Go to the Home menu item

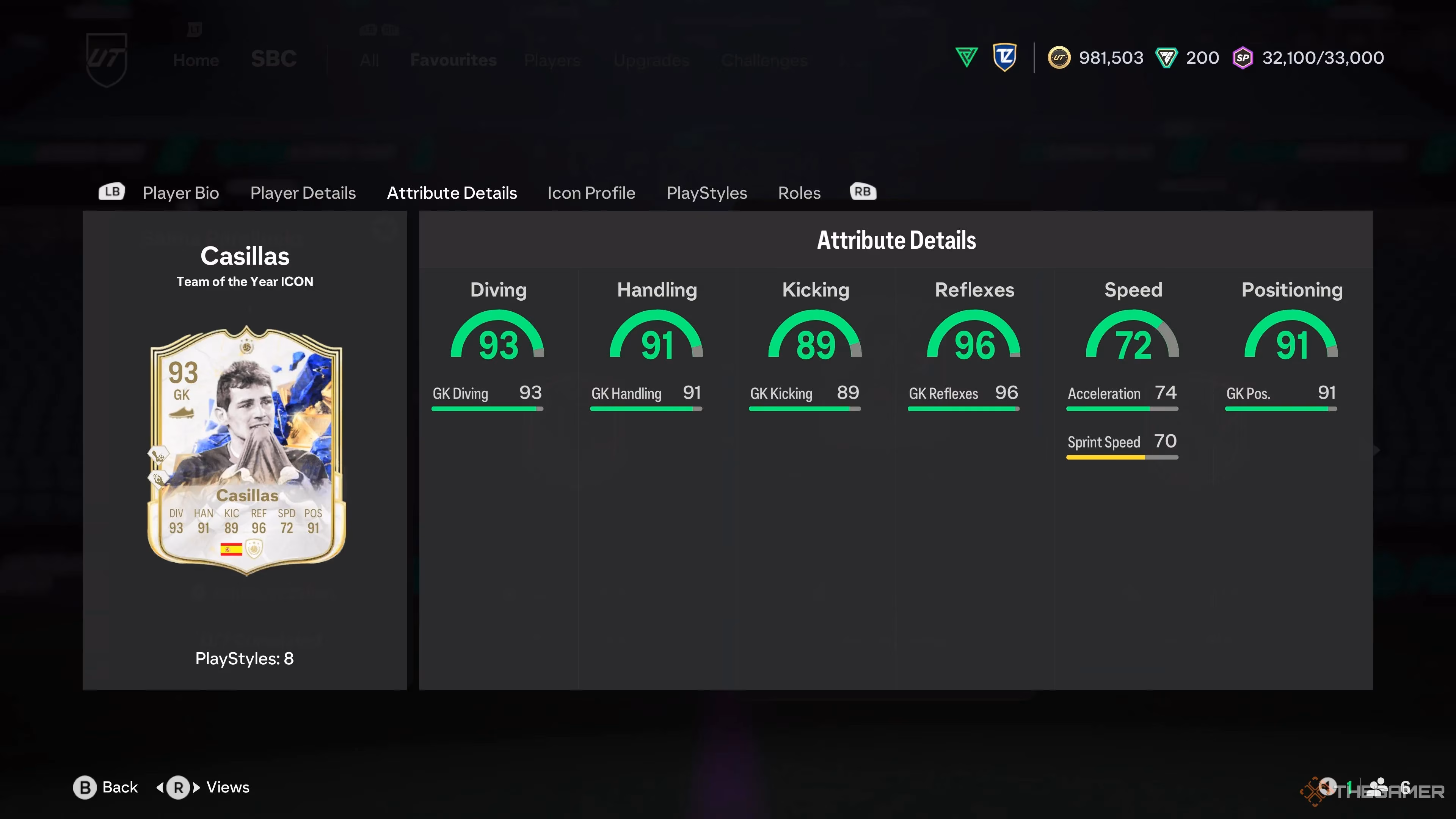(196, 60)
